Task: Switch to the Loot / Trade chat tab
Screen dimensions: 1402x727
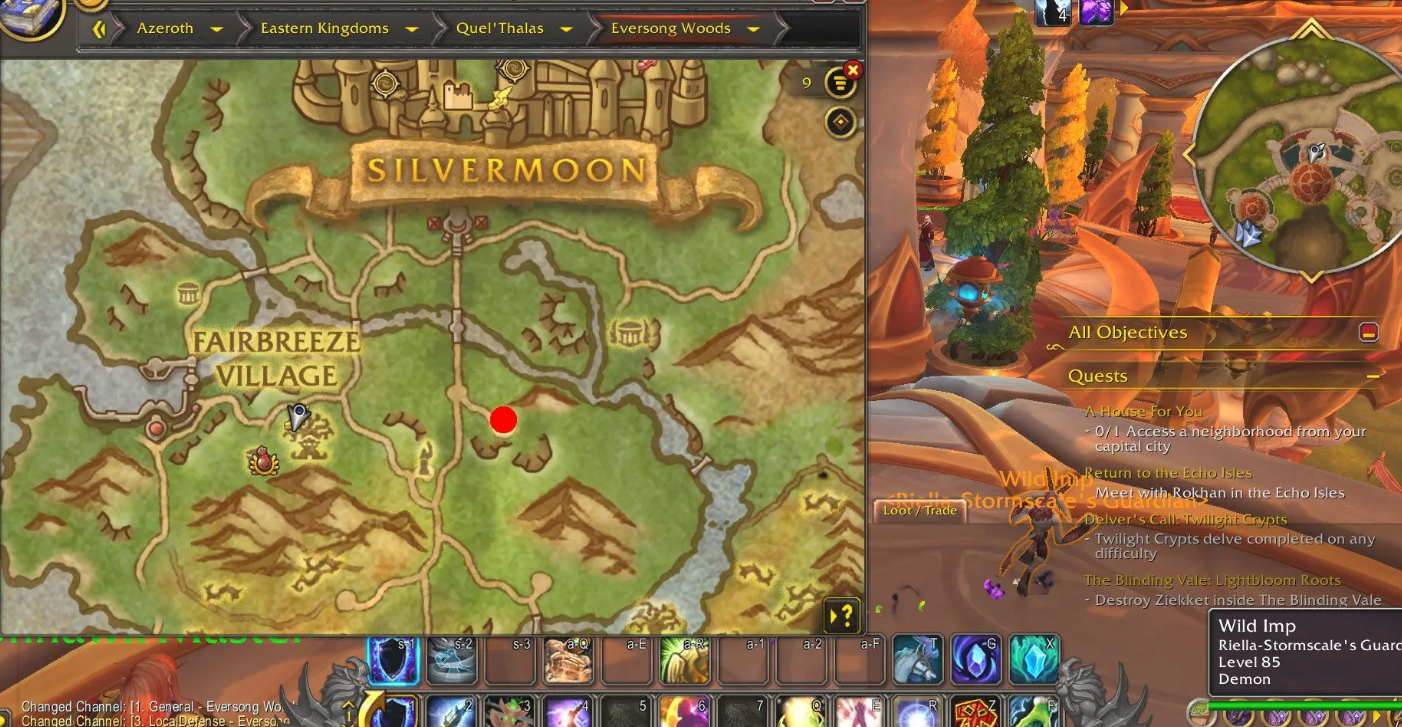Action: [x=919, y=510]
